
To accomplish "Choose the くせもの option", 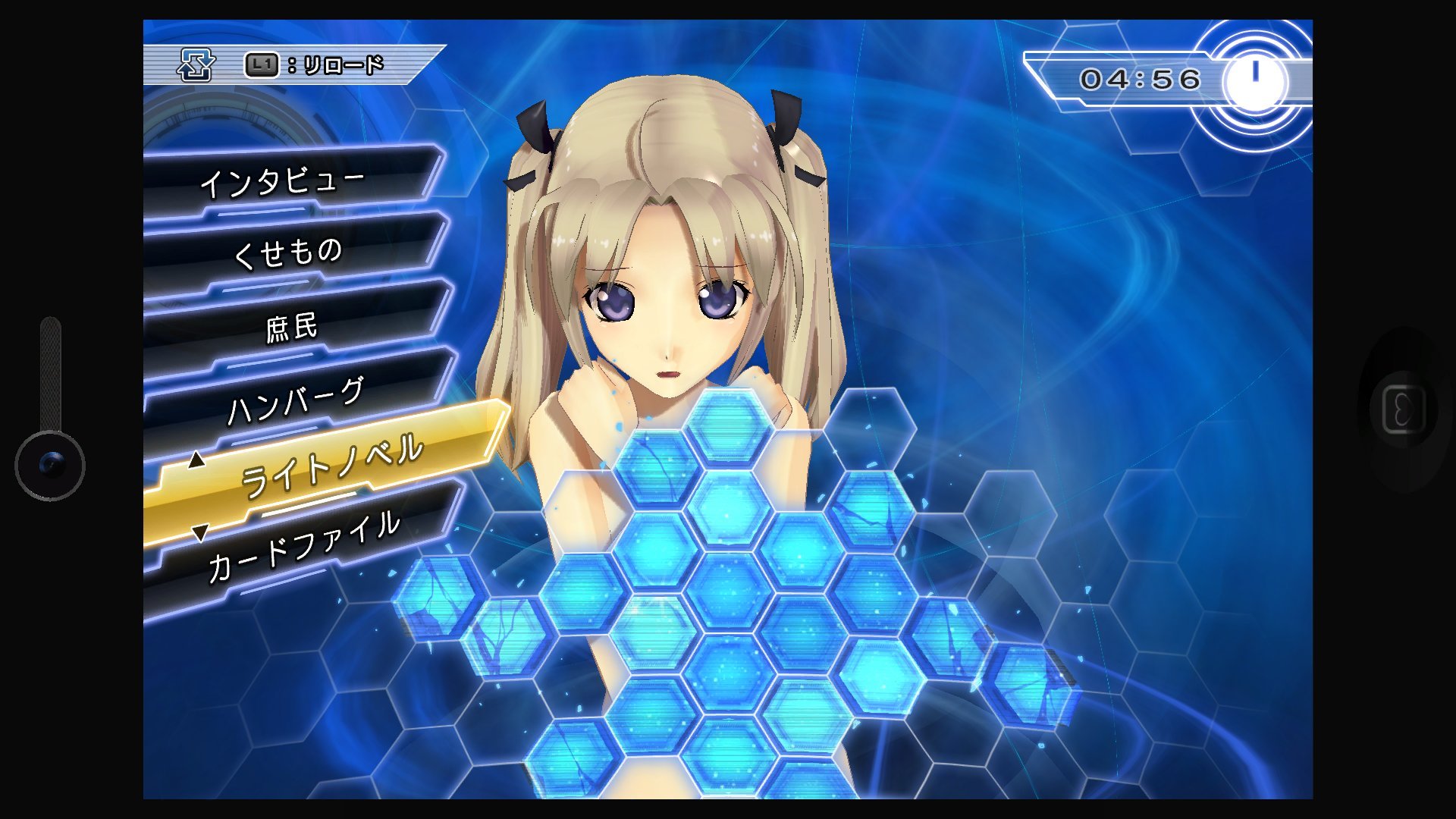I will coord(288,252).
